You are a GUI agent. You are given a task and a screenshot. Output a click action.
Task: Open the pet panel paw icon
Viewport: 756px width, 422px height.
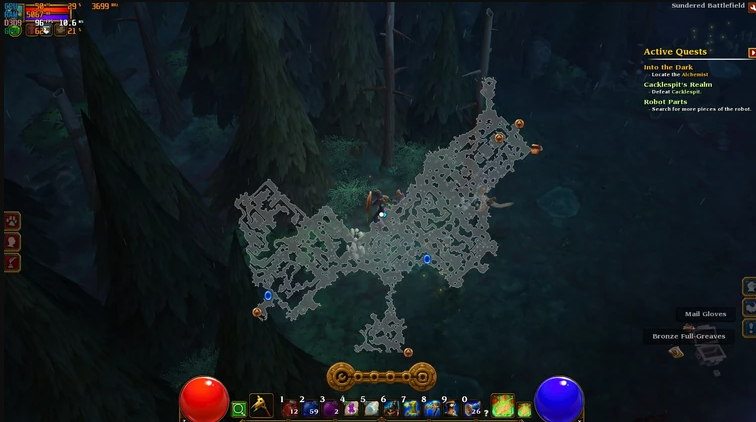12,221
